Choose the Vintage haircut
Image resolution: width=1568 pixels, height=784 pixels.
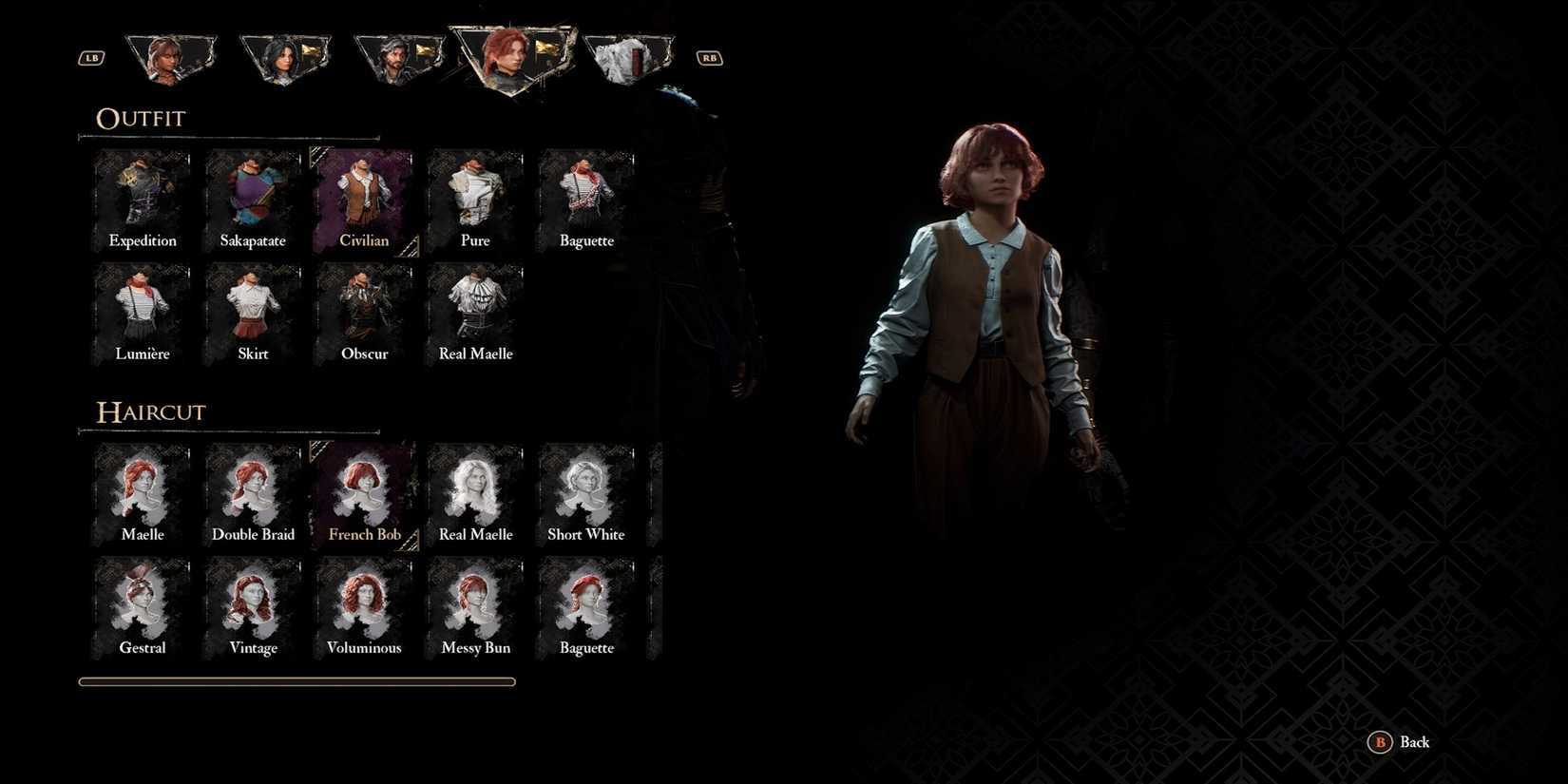pos(253,602)
